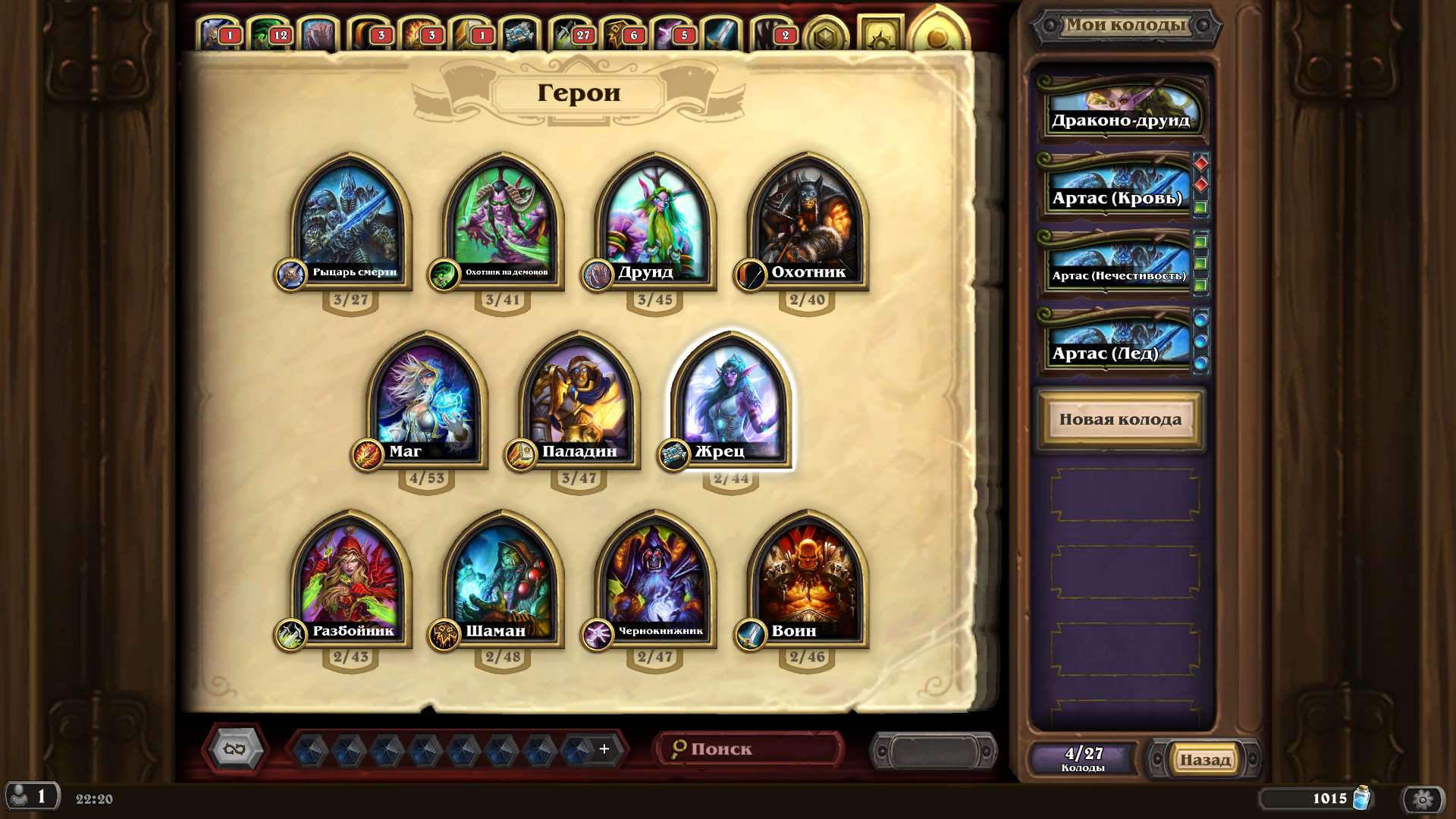Viewport: 1456px width, 819px height.
Task: Open the Рыцарь смерти class card set tab
Action: [218, 32]
